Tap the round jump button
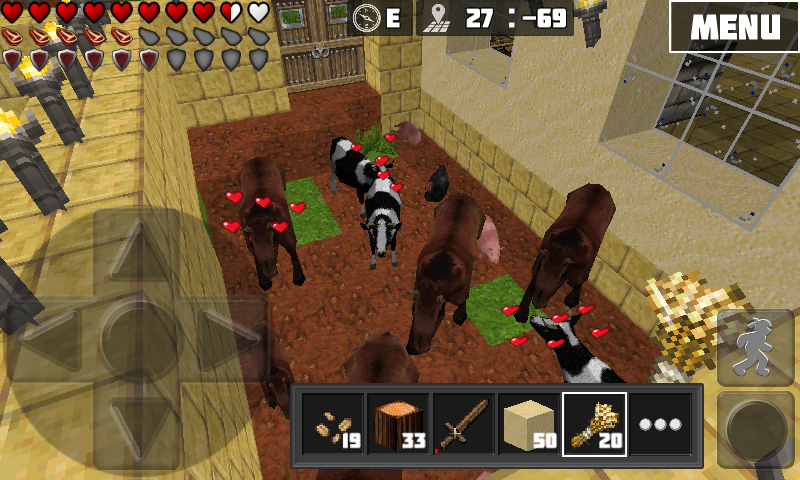The height and width of the screenshot is (480, 800). [757, 427]
